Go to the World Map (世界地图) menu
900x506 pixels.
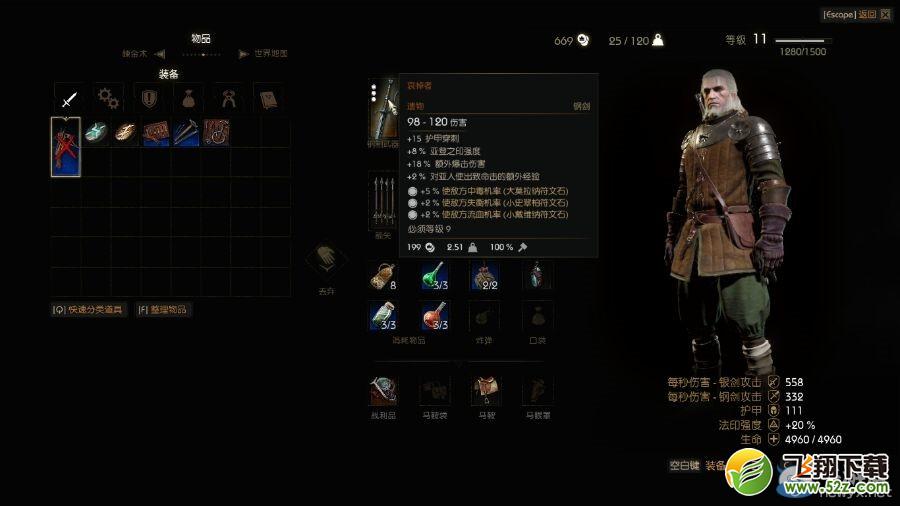269,54
